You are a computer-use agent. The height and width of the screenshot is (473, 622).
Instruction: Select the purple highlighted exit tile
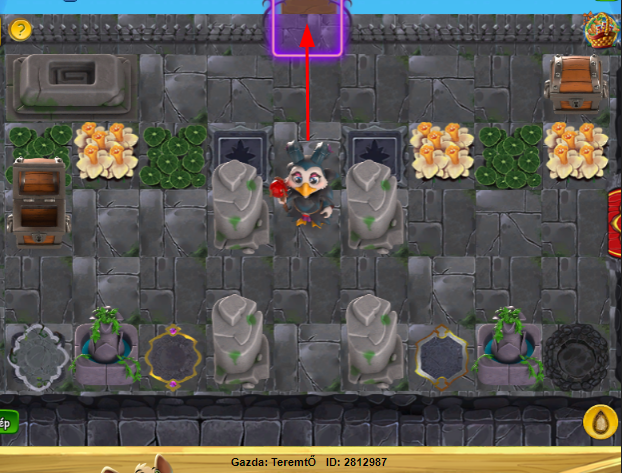pos(307,30)
